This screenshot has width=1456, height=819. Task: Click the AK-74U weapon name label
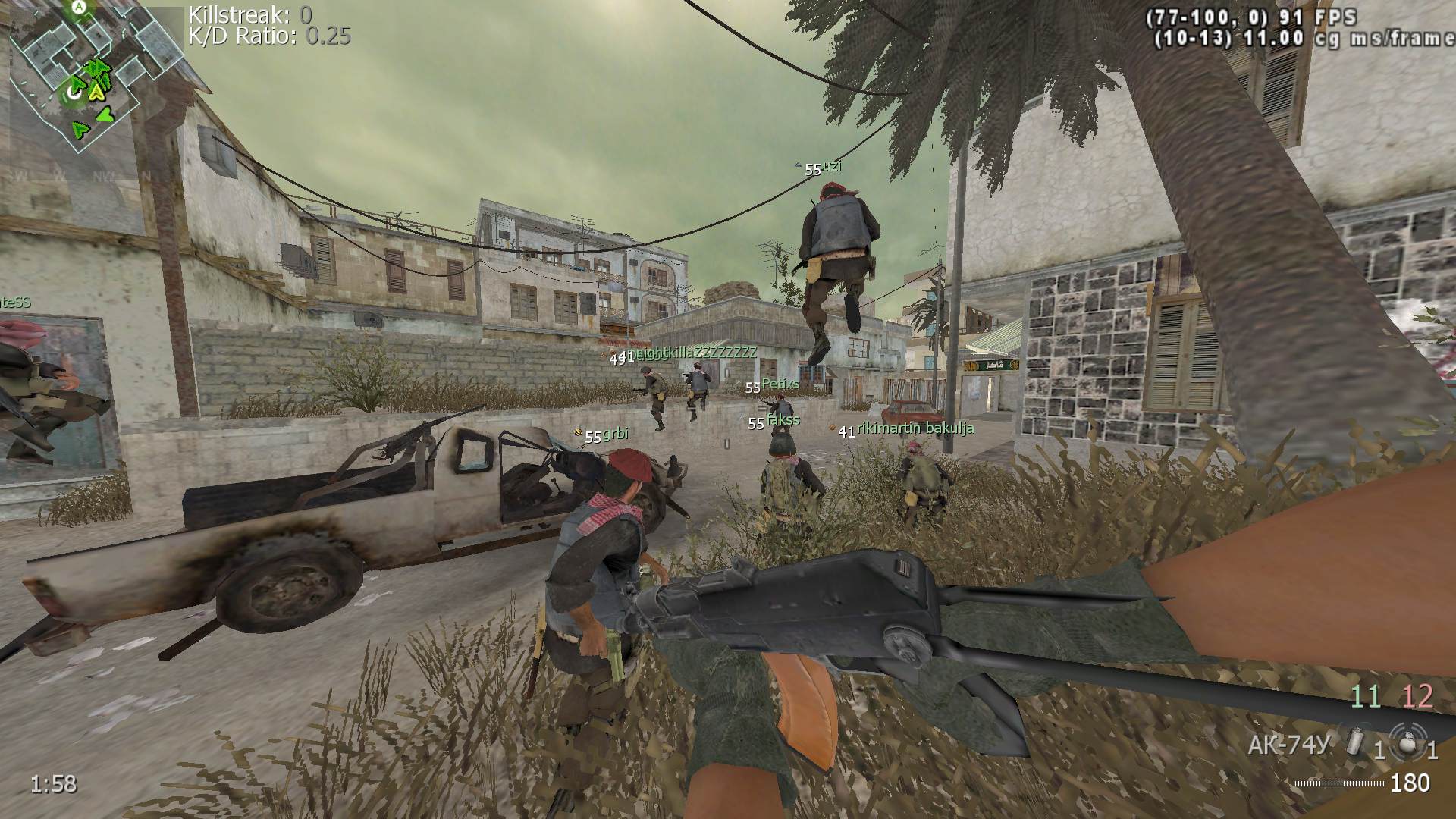point(1289,745)
